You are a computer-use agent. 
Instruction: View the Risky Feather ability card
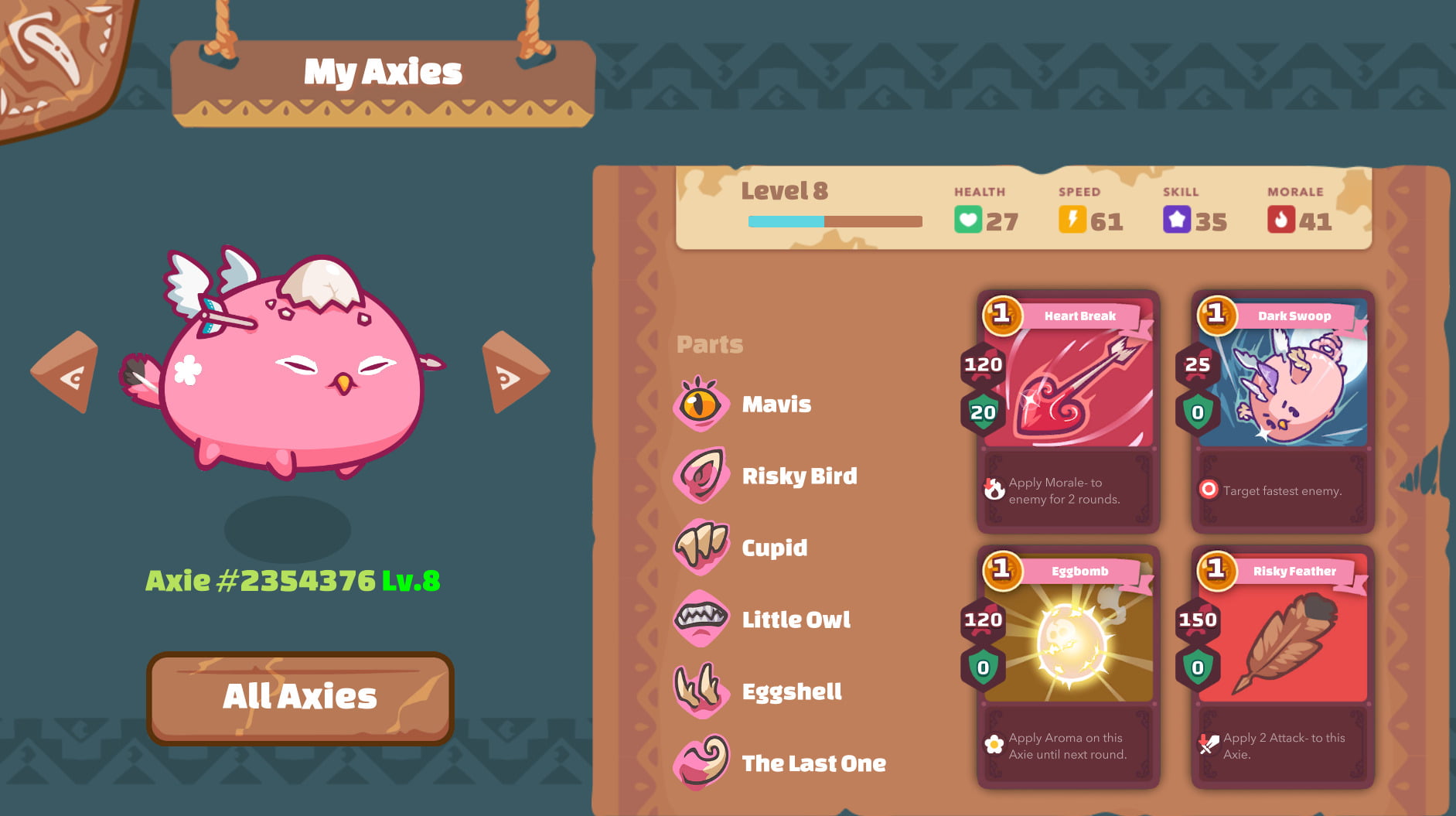tap(1282, 667)
